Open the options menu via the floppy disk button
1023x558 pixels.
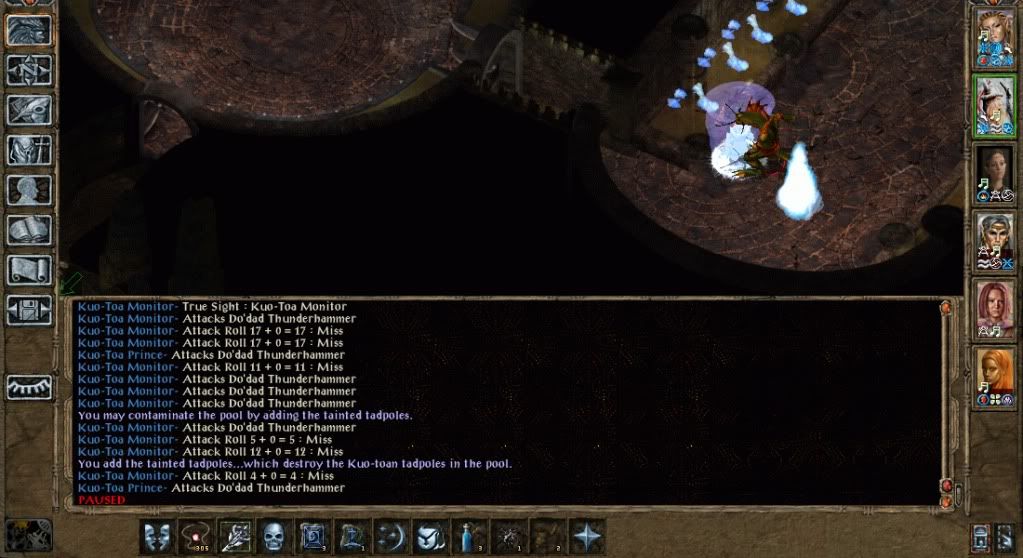click(x=29, y=310)
